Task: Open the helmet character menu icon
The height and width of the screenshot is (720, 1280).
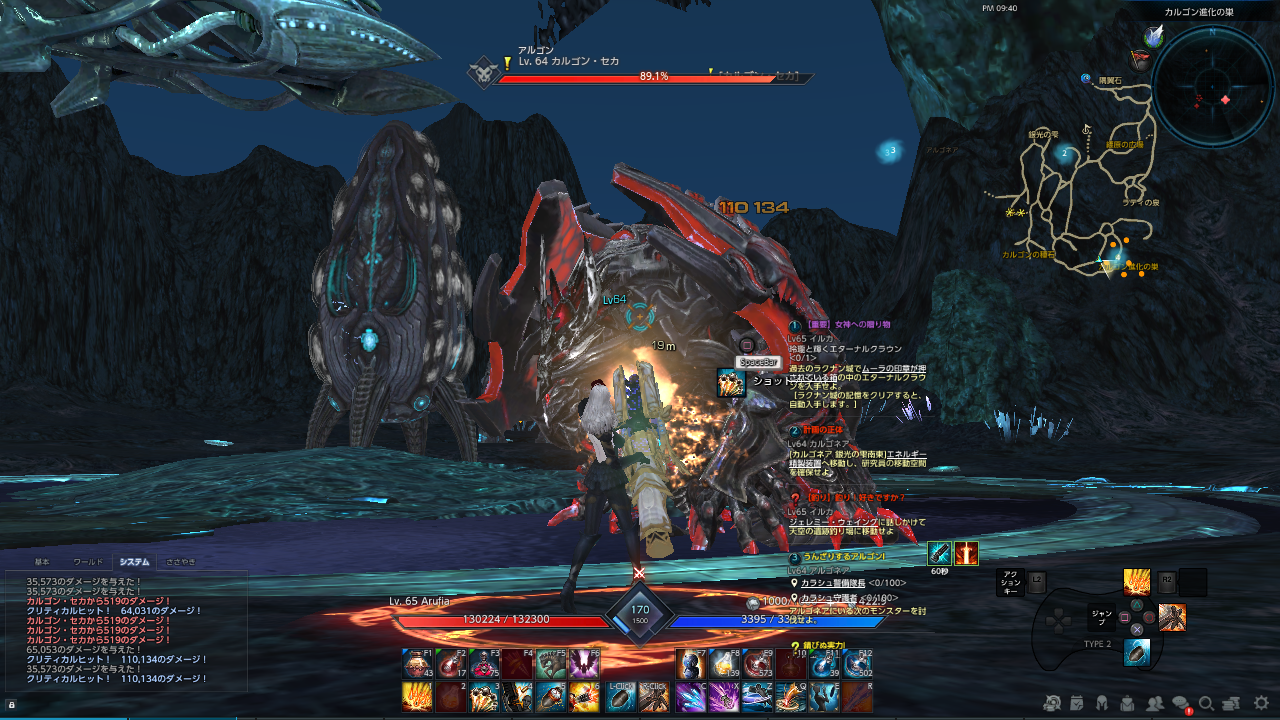Action: click(1103, 703)
